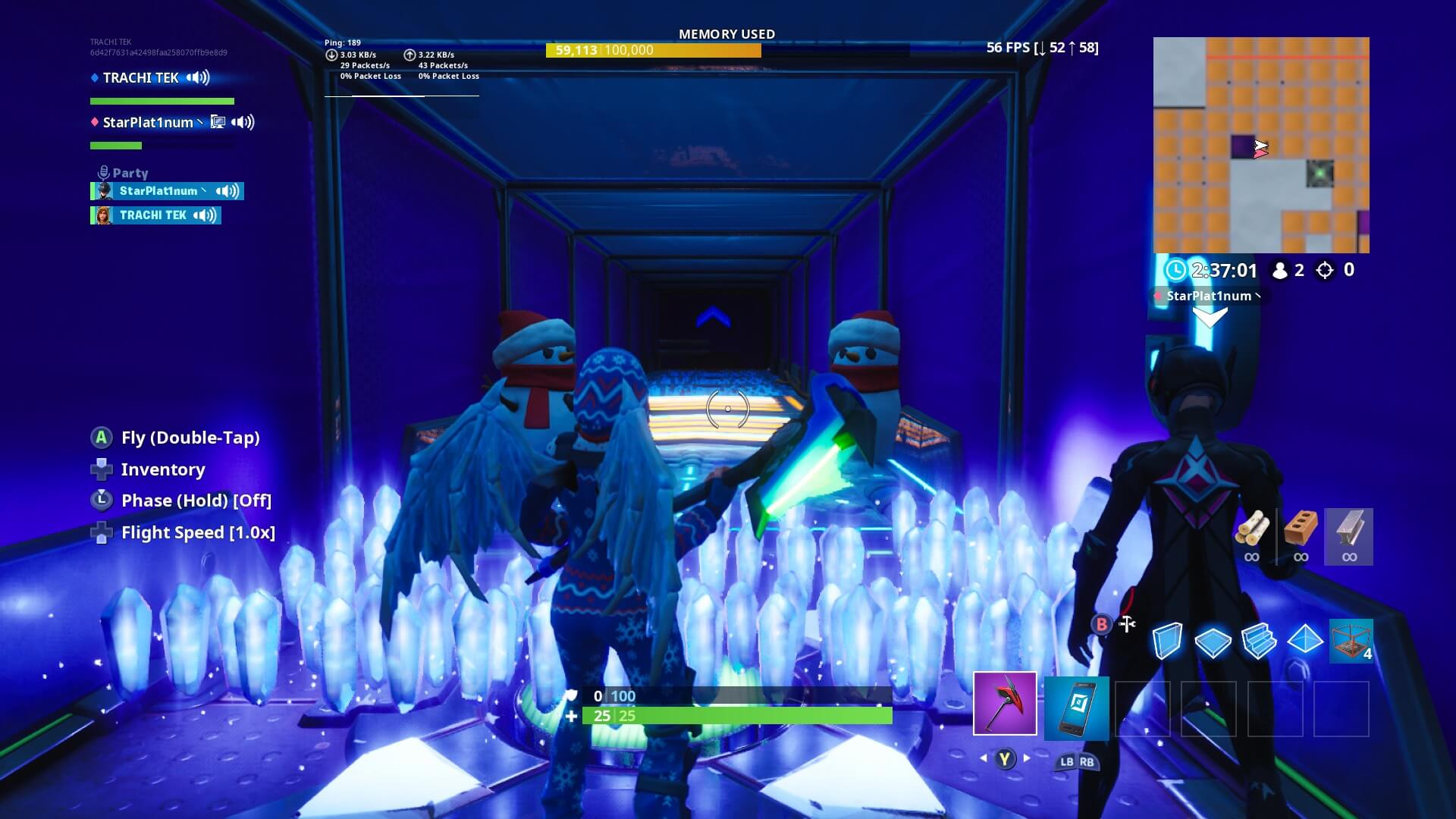Select the stairs building piece icon
This screenshot has height=819, width=1456.
pos(1258,642)
